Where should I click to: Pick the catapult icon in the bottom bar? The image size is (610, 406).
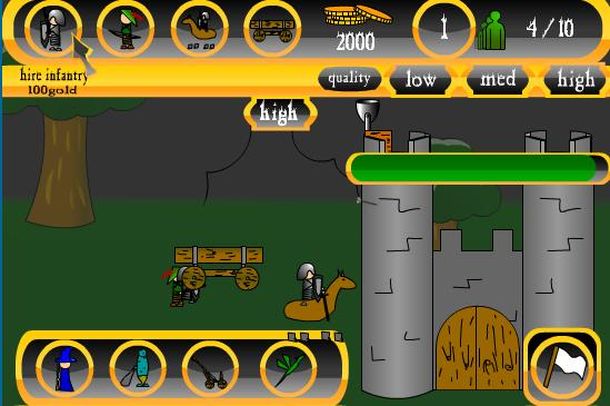[x=211, y=368]
